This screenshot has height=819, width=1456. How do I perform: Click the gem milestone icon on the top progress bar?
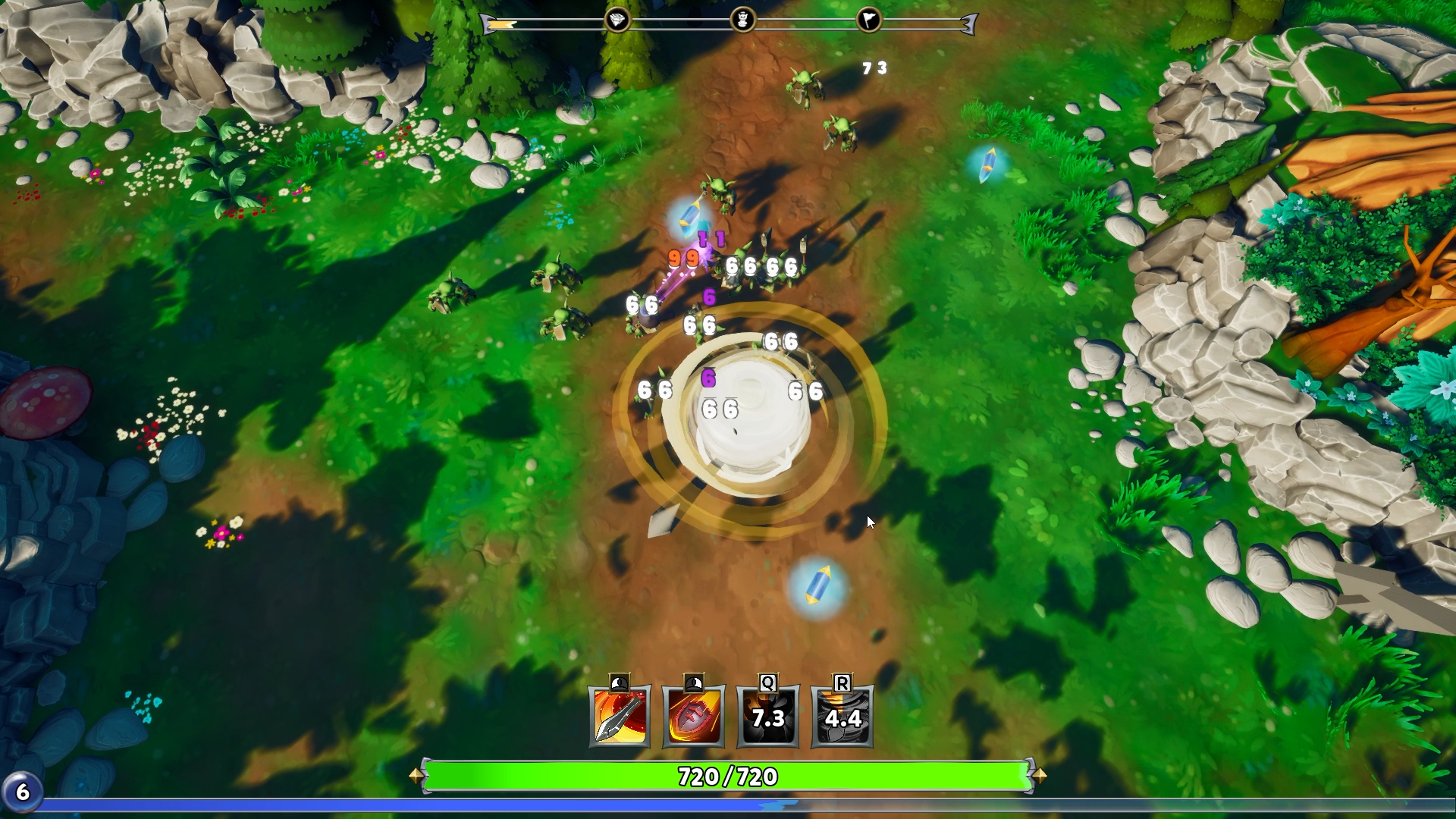618,21
